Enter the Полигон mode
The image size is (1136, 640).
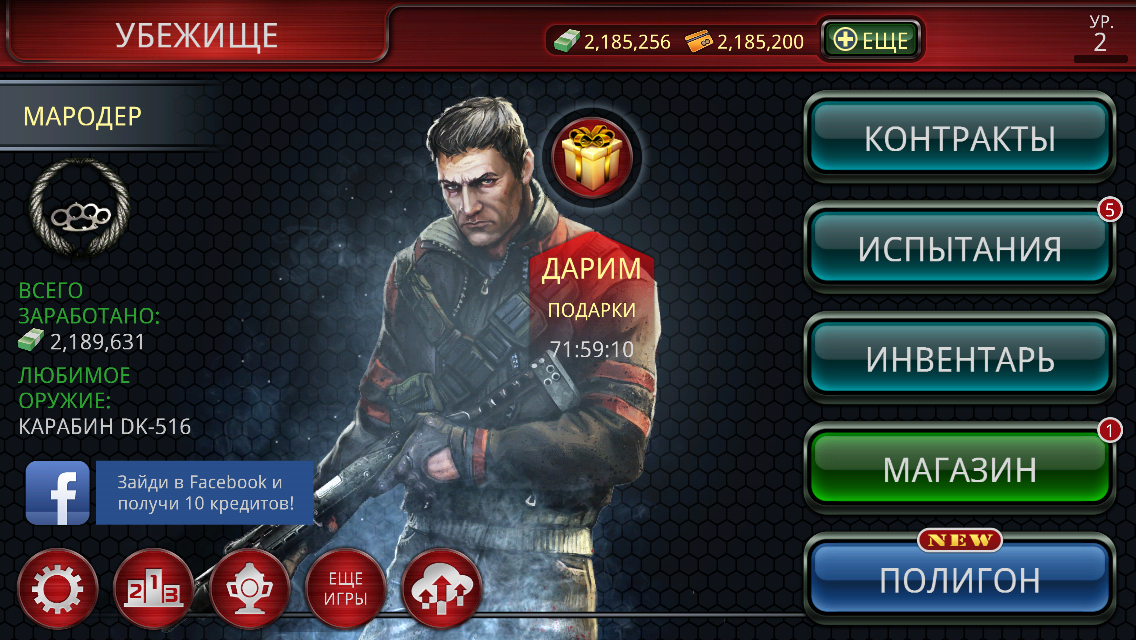tap(960, 580)
